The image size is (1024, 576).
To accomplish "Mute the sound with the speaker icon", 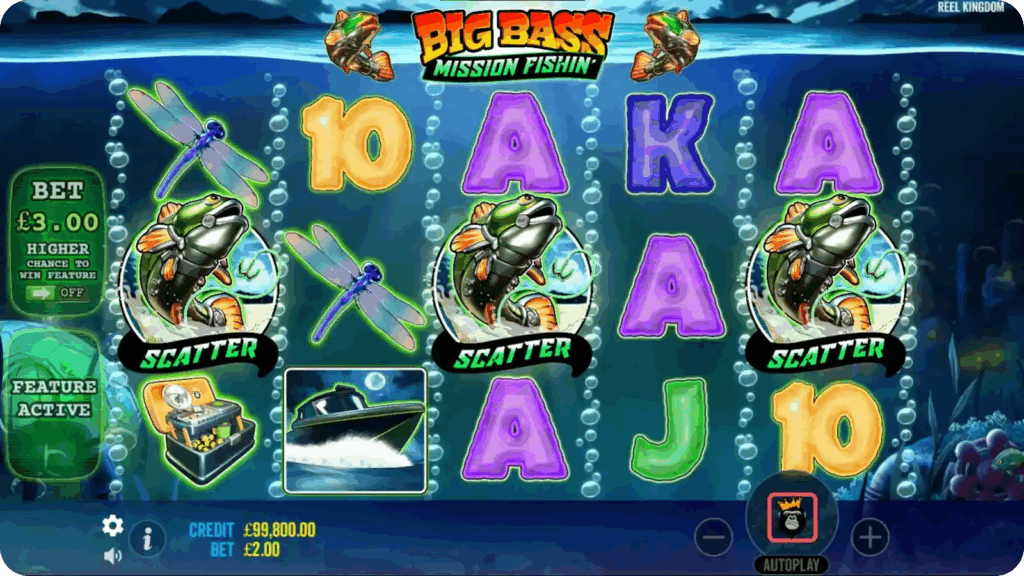I will pos(112,555).
